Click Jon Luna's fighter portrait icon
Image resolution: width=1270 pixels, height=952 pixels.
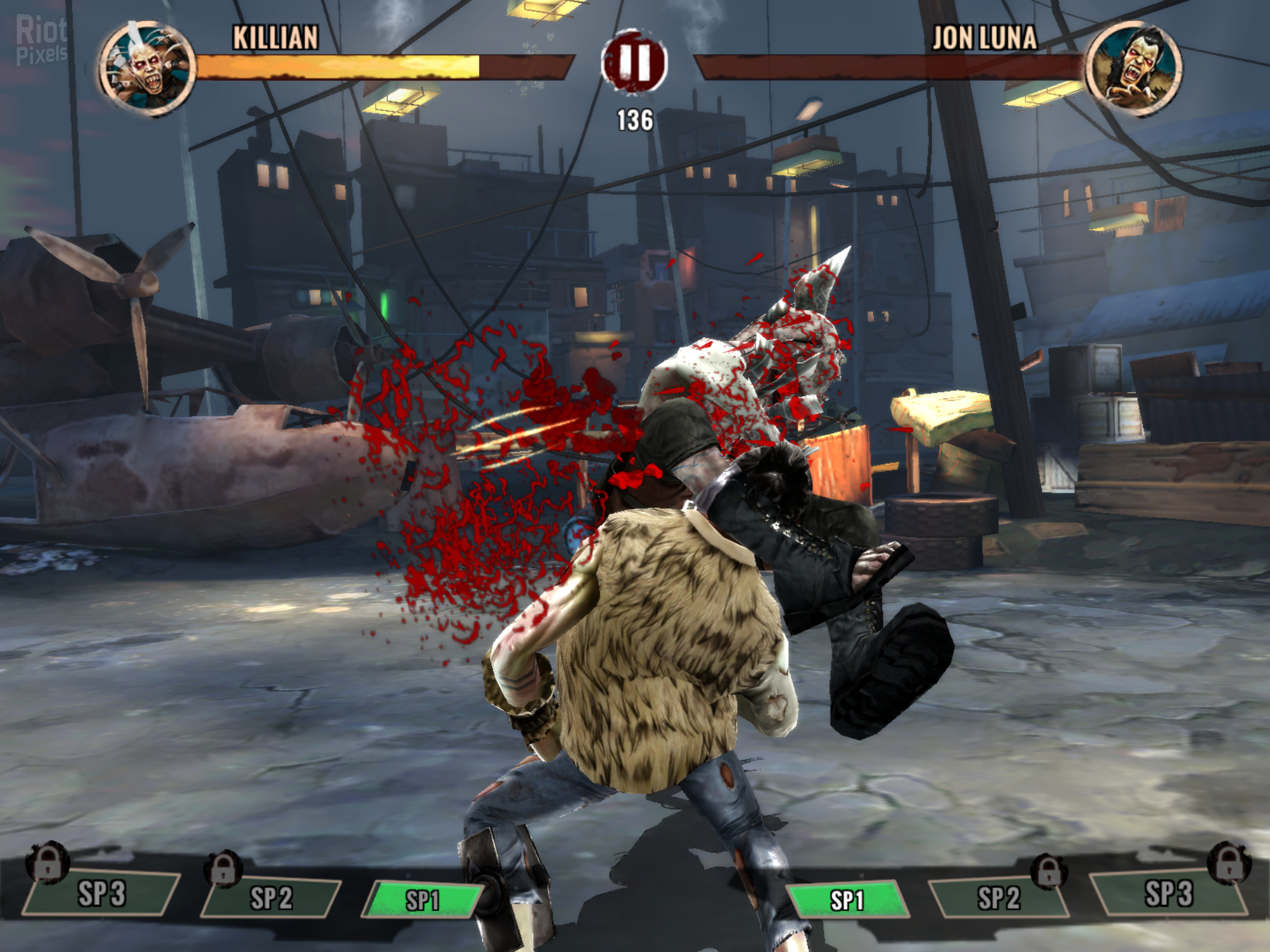tap(1134, 67)
